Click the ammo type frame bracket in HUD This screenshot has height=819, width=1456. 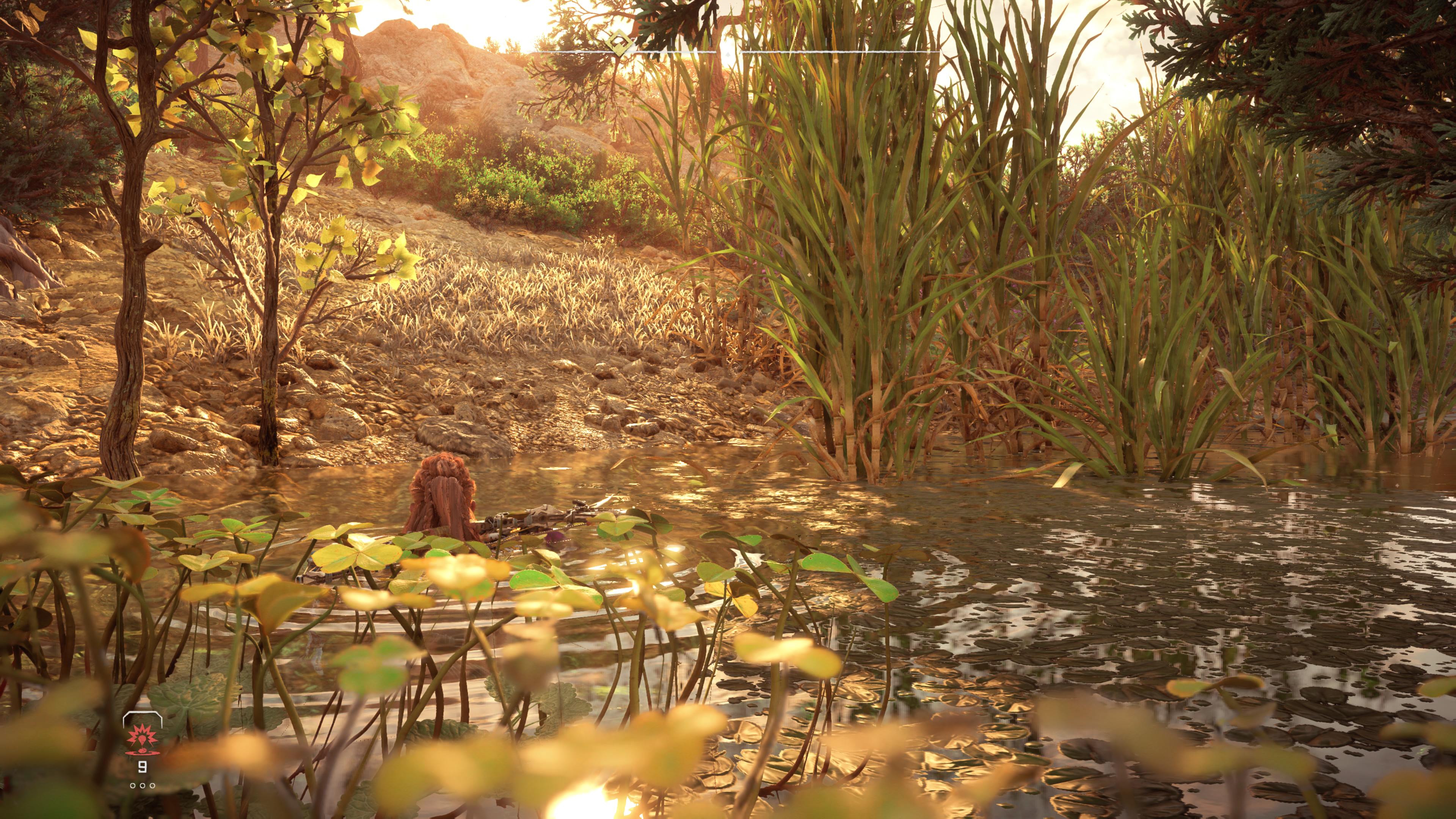pos(143,714)
